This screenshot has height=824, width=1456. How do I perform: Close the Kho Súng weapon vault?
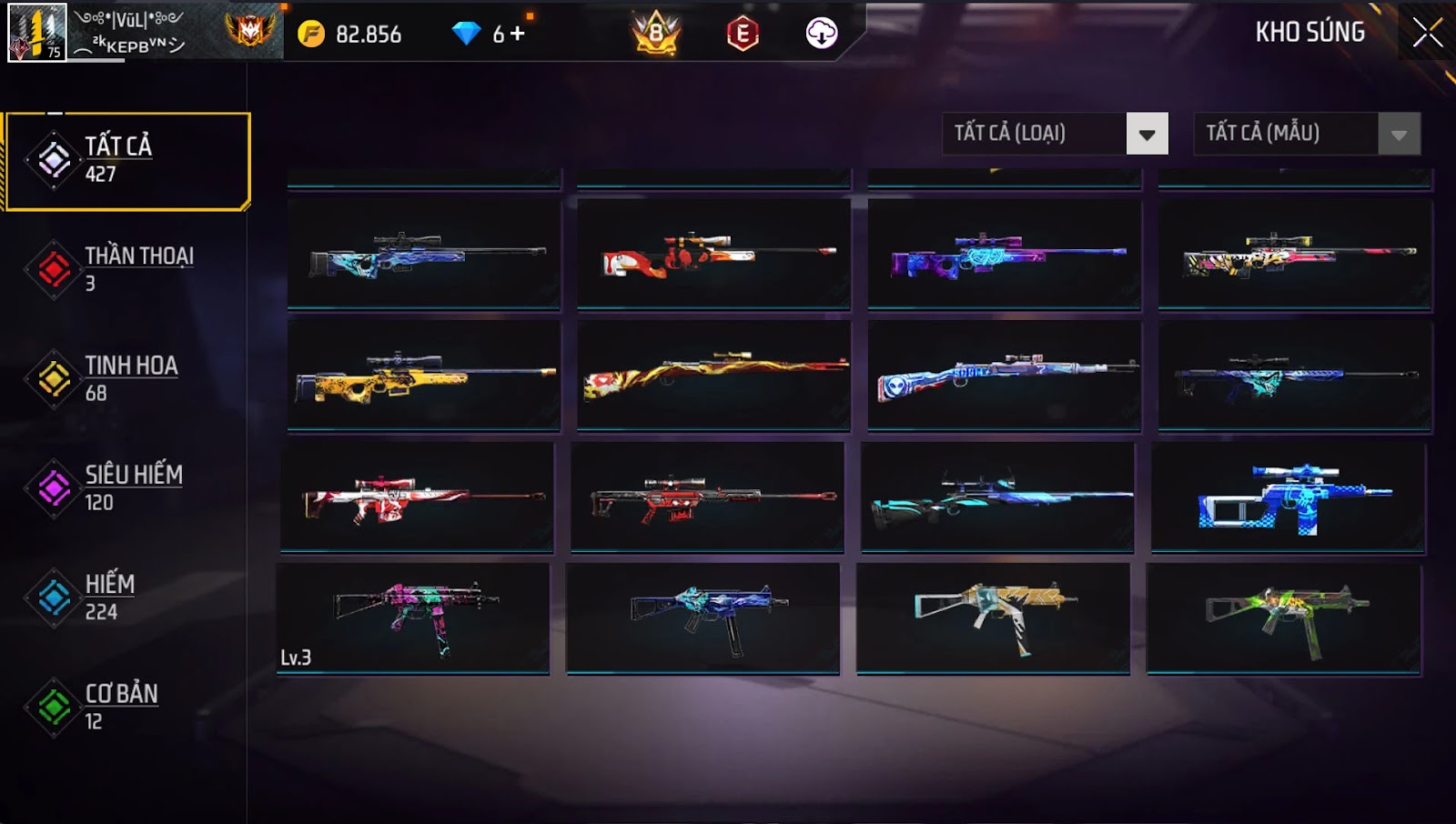click(1427, 33)
